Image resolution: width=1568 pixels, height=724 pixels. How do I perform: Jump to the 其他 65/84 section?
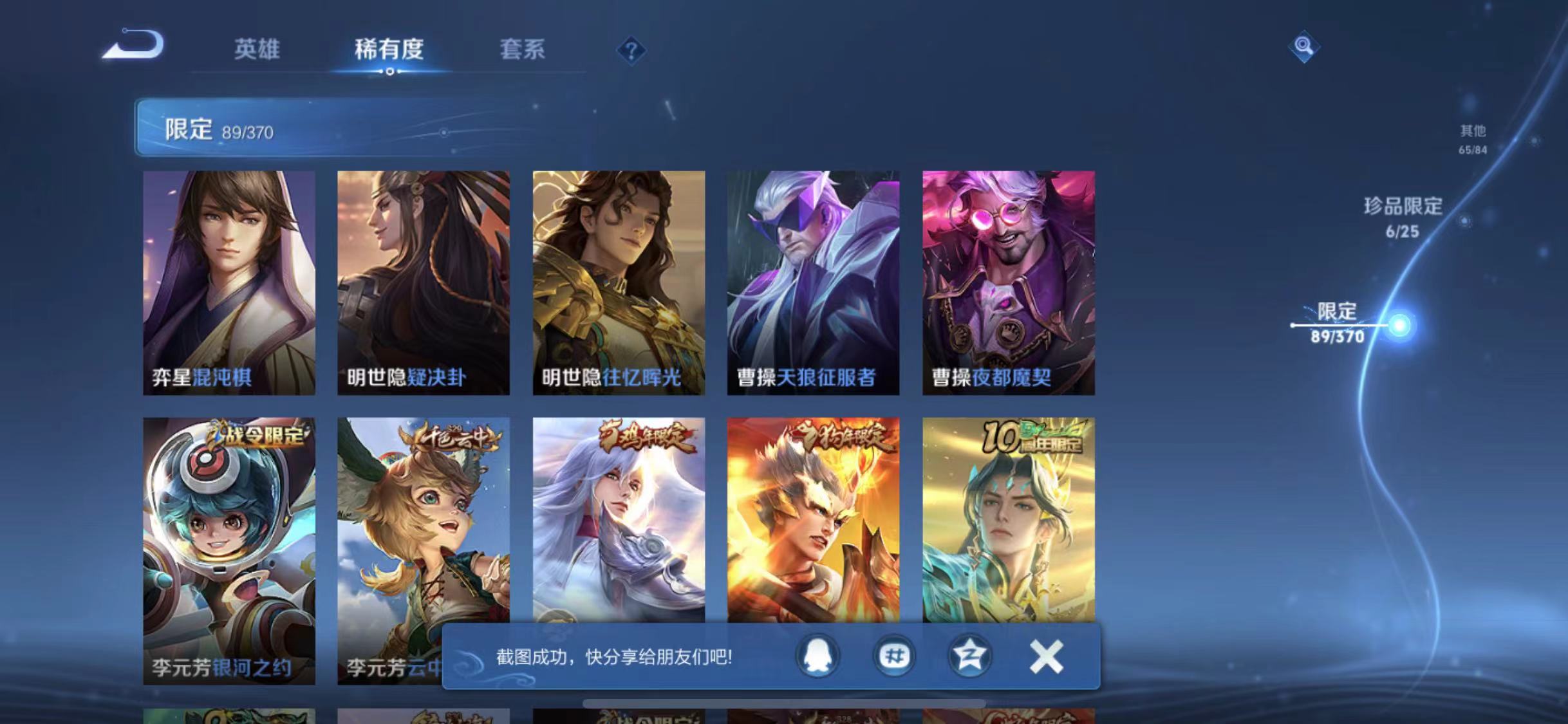click(x=1474, y=138)
